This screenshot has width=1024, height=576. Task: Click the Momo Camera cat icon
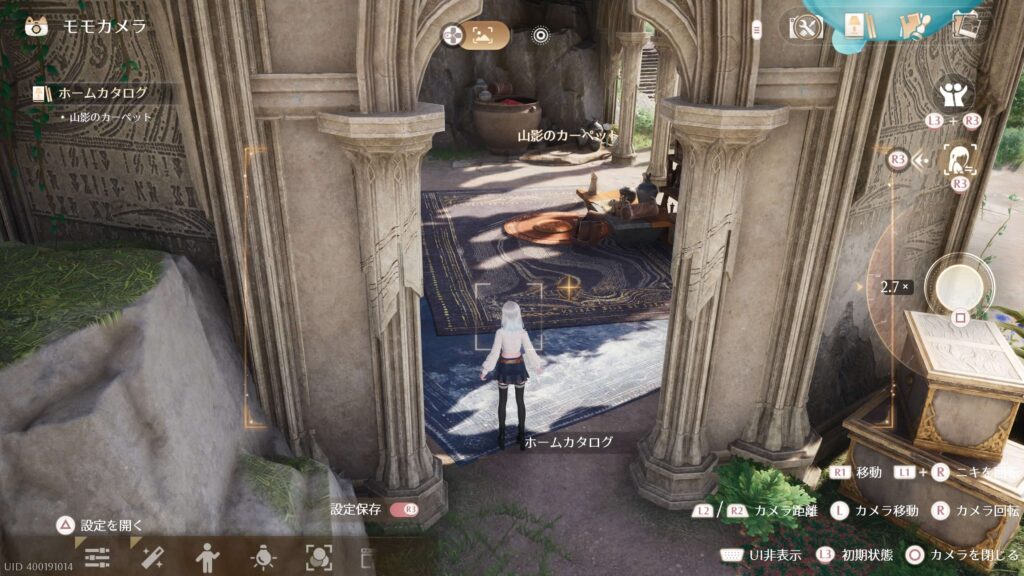pos(37,26)
